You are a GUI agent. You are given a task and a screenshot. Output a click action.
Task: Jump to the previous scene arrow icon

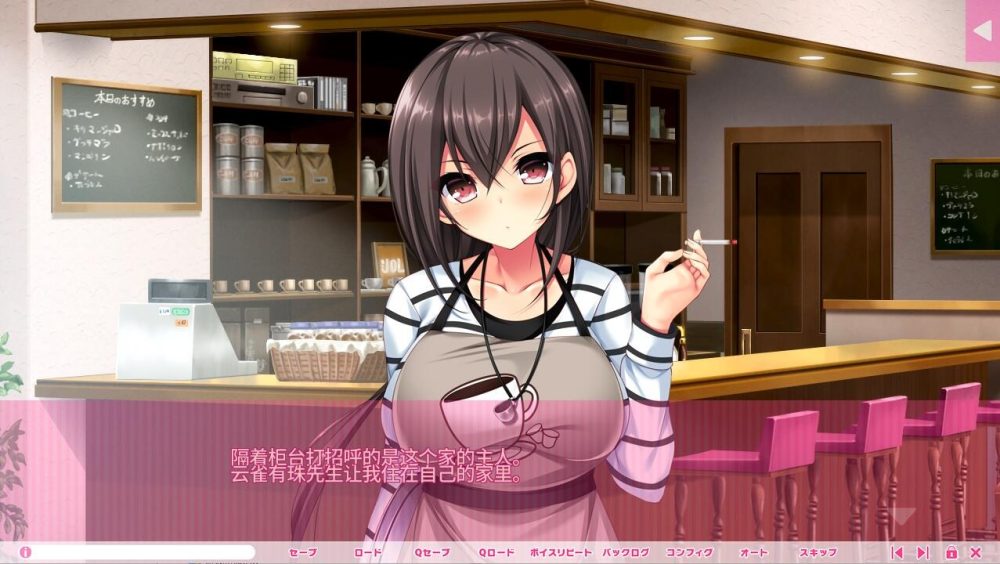pyautogui.click(x=897, y=552)
